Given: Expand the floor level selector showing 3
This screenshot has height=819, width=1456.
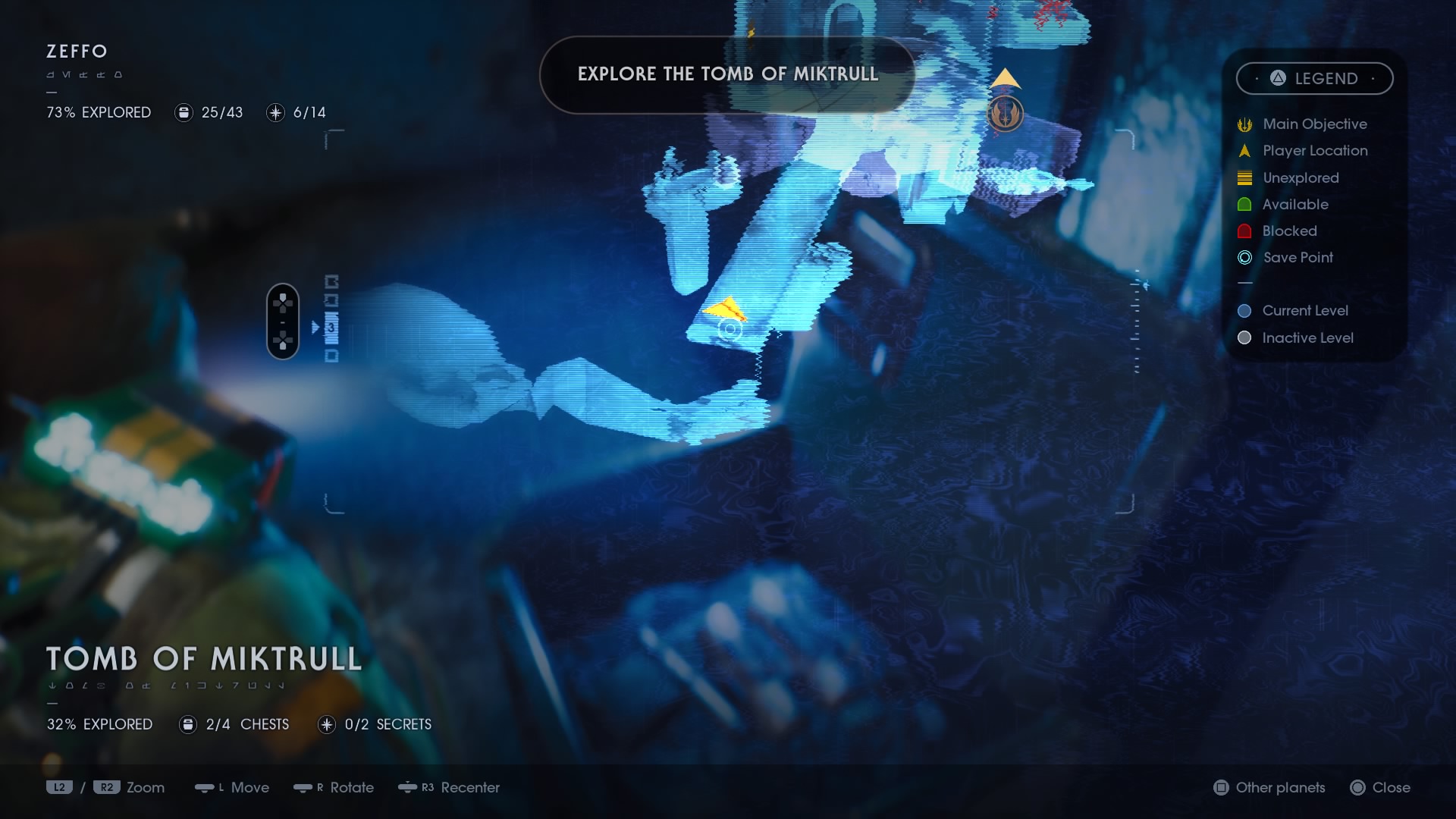Looking at the screenshot, I should [x=331, y=328].
